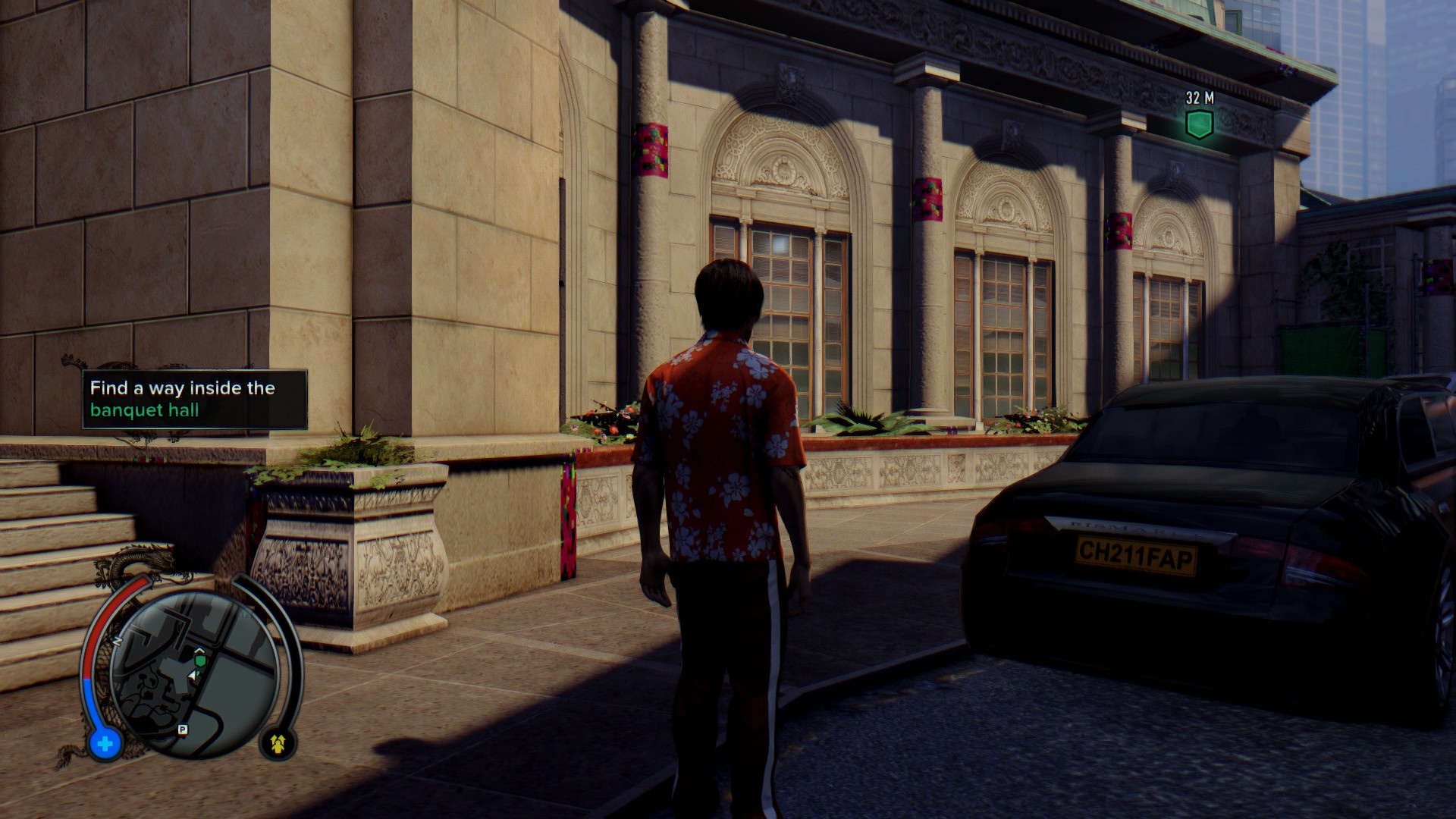The width and height of the screenshot is (1456, 819).
Task: Click the green 32 M waypoint marker
Action: [x=1199, y=124]
